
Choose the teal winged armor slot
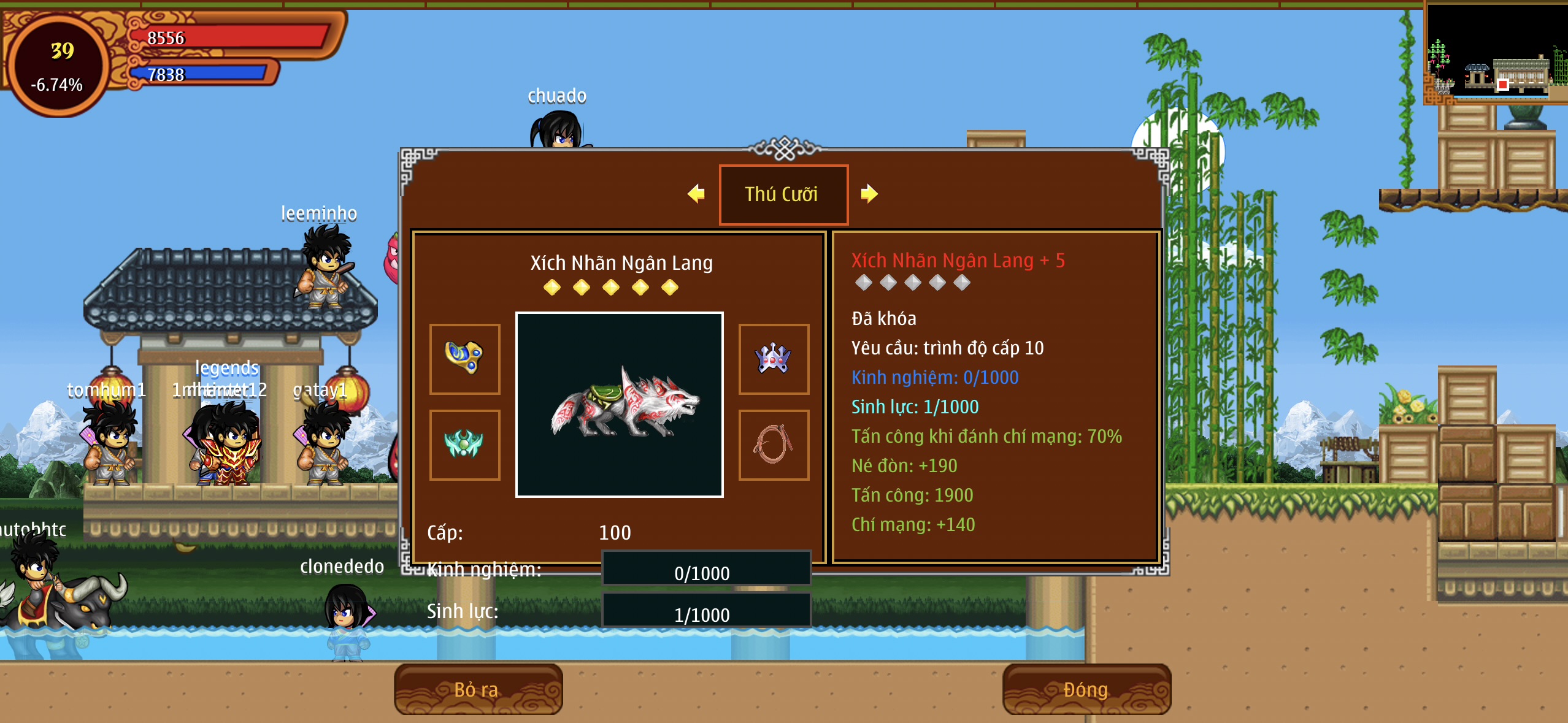(x=464, y=445)
